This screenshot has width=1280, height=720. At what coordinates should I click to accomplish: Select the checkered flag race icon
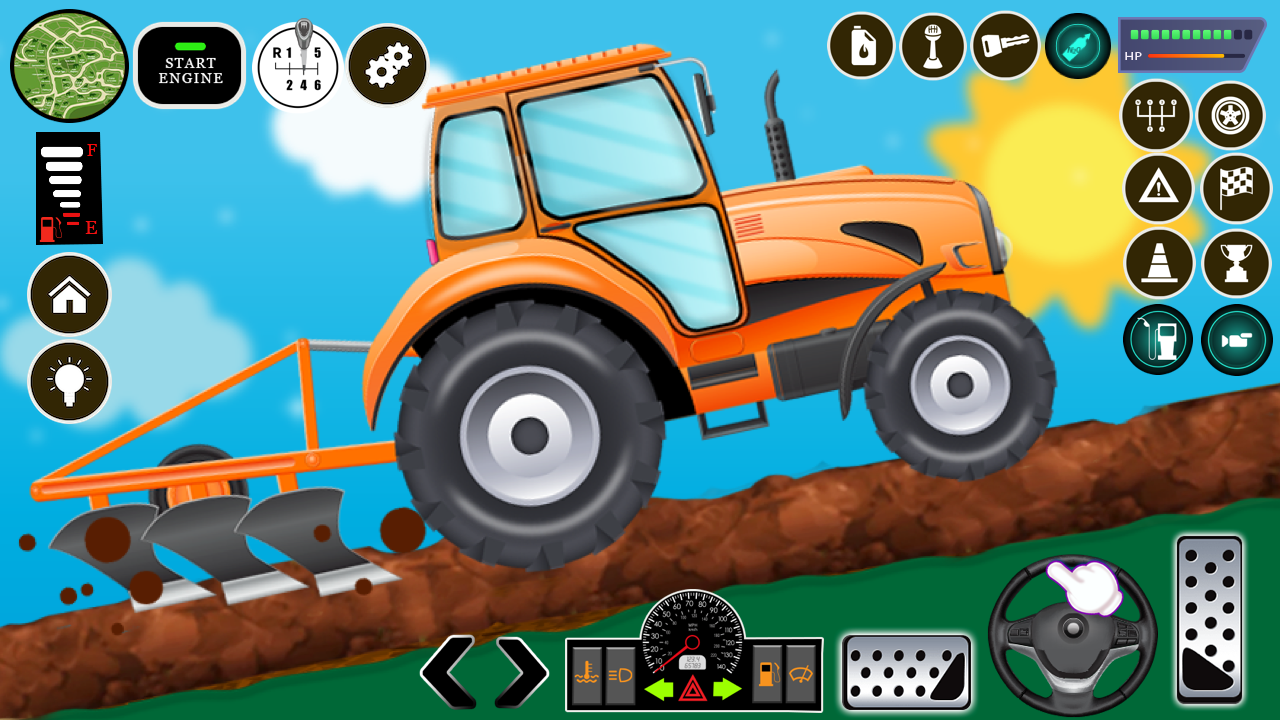pos(1231,189)
